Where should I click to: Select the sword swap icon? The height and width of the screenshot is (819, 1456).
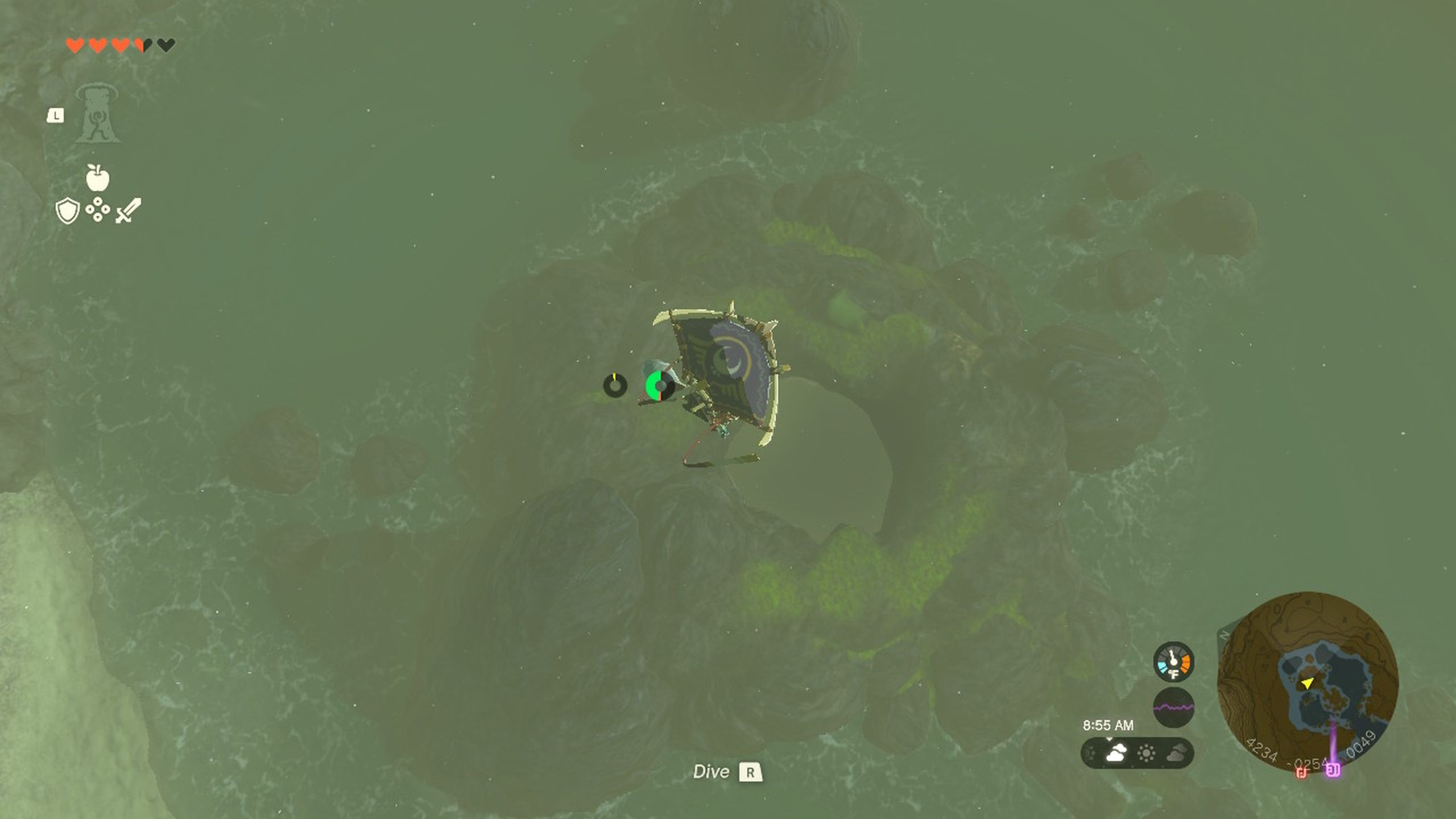pos(128,211)
